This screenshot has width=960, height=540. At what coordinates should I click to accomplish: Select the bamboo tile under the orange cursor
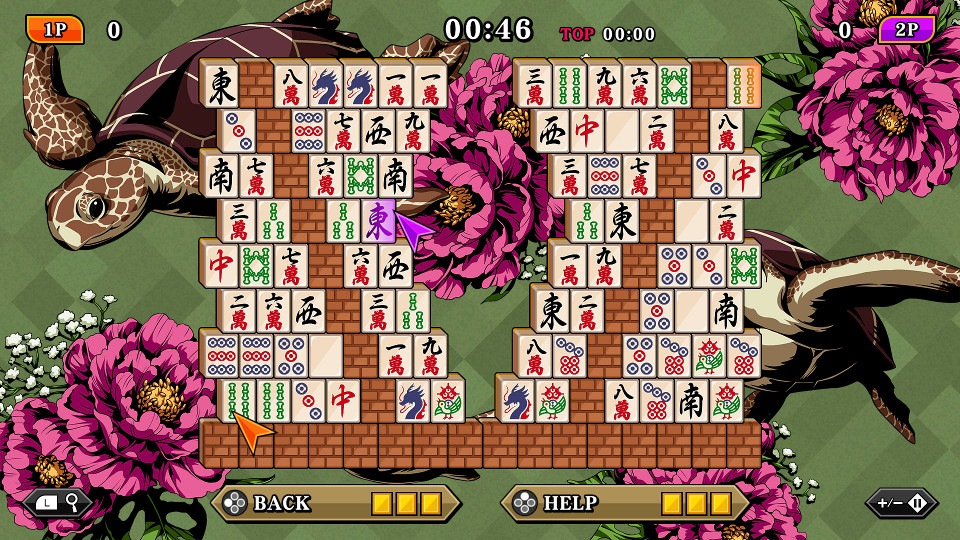(238, 401)
